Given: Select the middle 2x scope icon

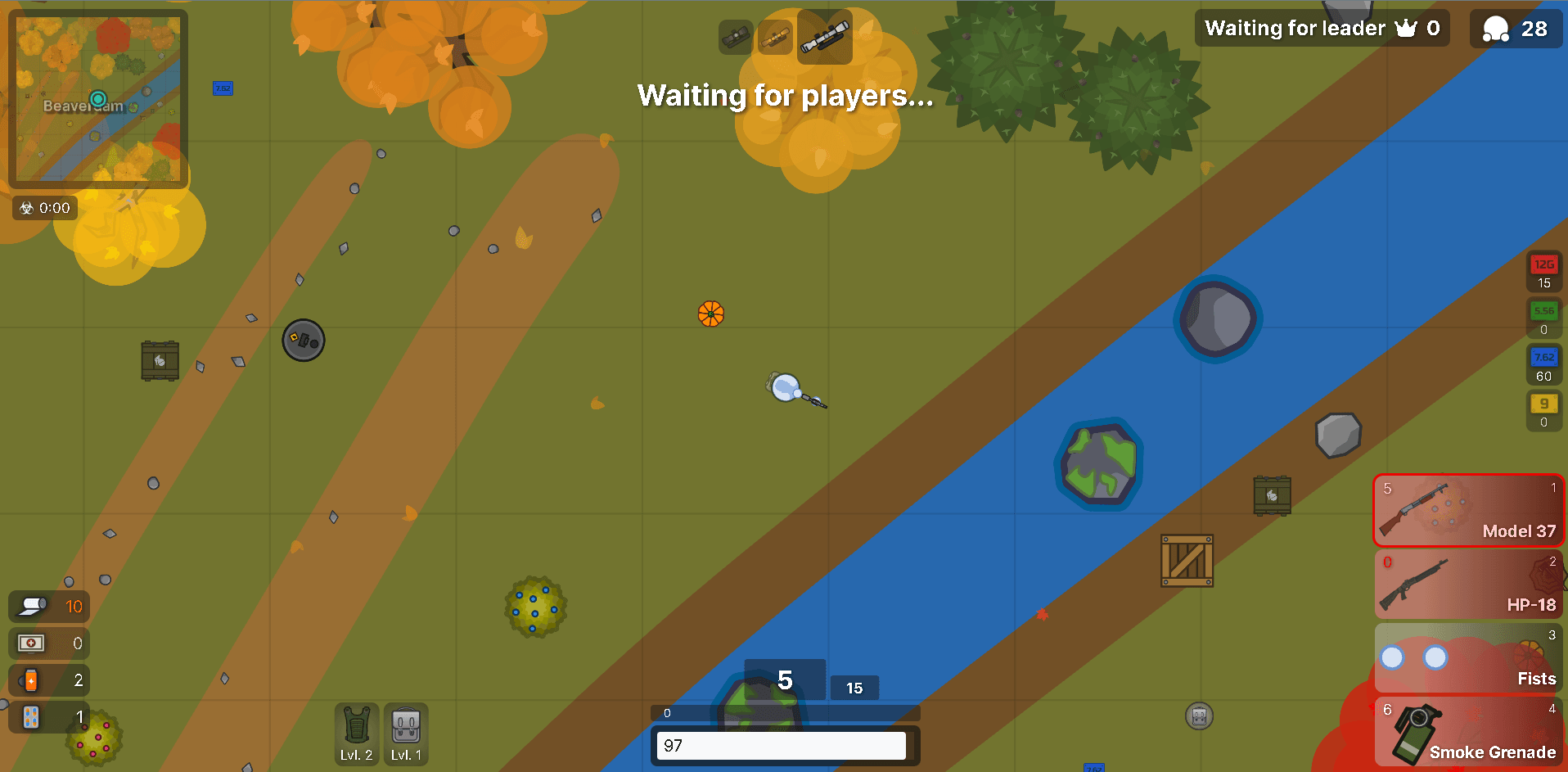Looking at the screenshot, I should point(775,36).
